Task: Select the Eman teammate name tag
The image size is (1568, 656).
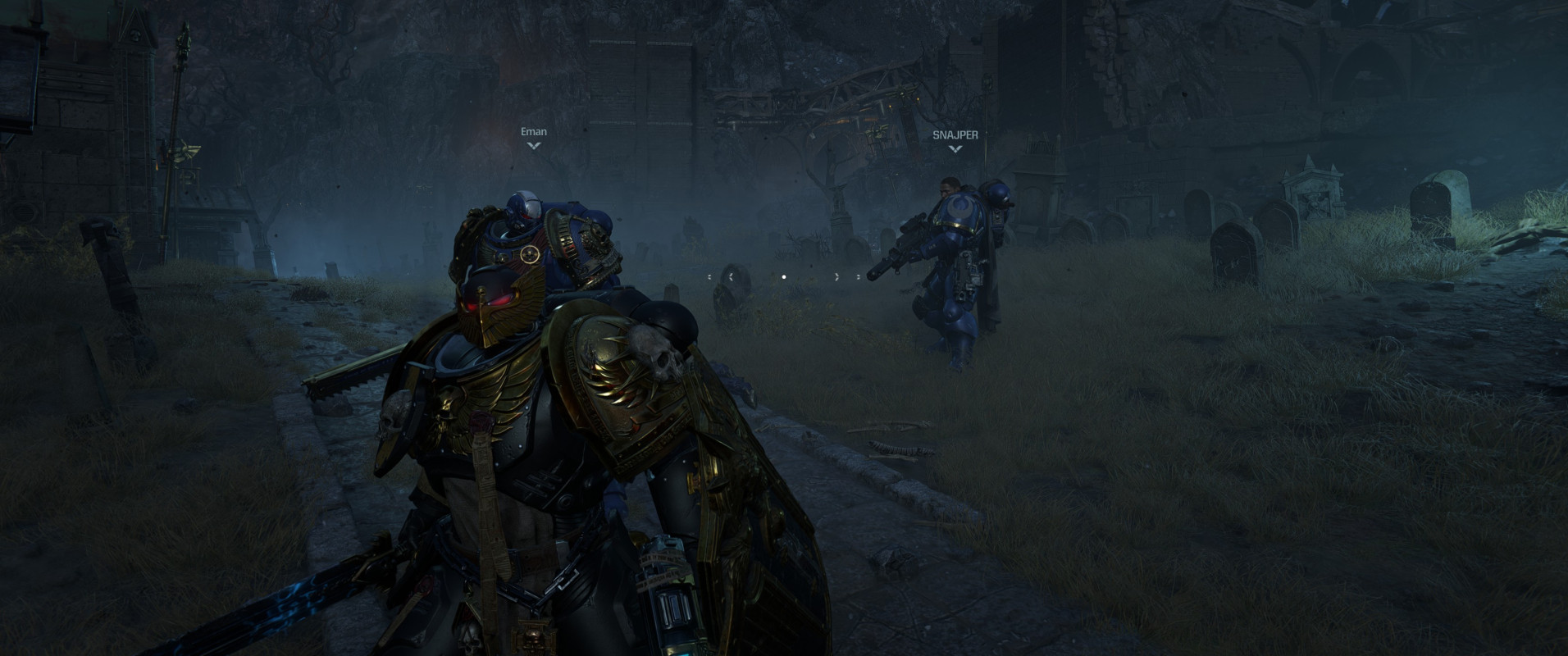Action: [534, 132]
